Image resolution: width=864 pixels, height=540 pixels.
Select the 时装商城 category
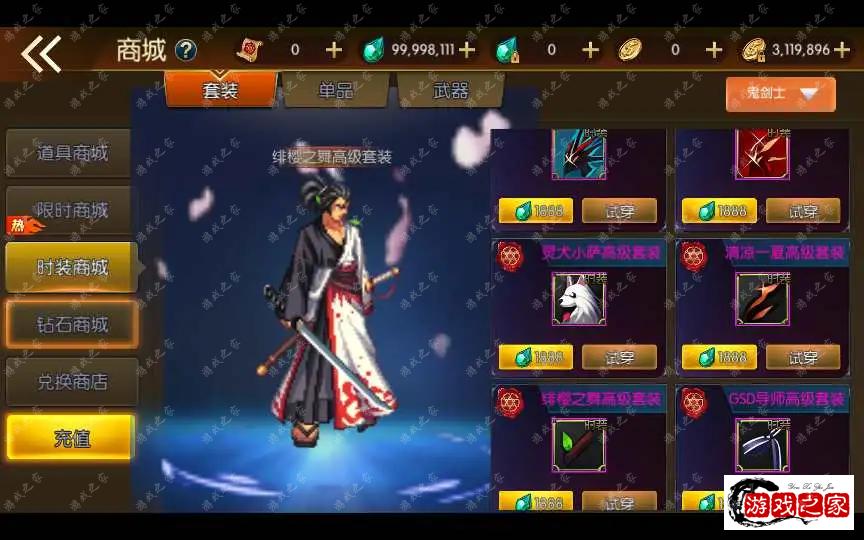coord(72,268)
